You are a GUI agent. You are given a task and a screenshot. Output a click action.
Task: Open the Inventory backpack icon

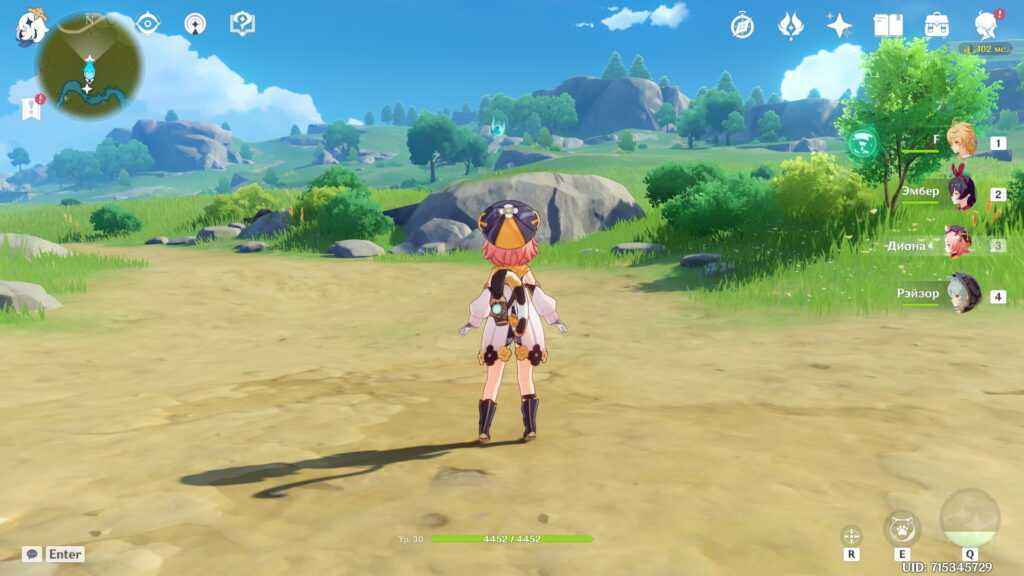[937, 26]
